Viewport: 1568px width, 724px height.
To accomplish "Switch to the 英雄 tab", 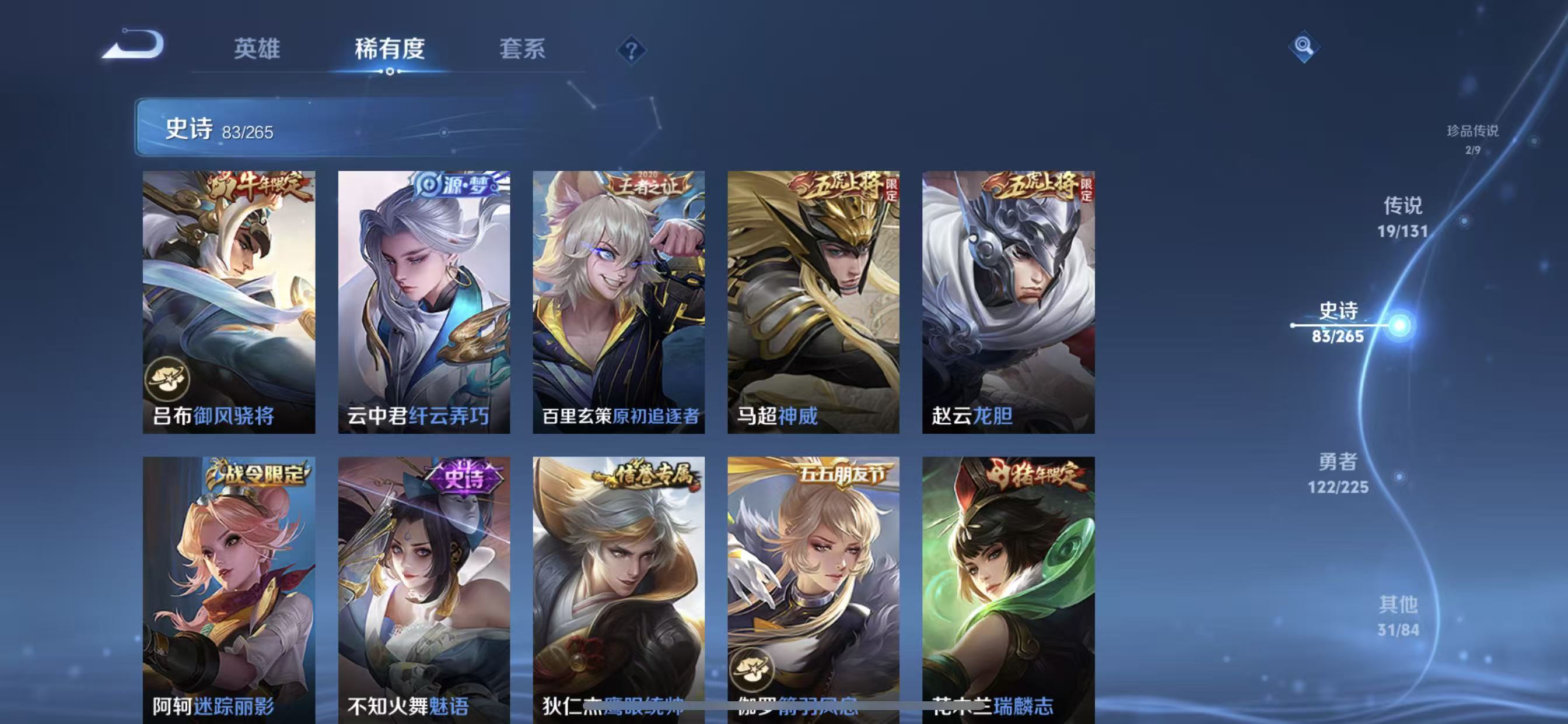I will (x=256, y=48).
